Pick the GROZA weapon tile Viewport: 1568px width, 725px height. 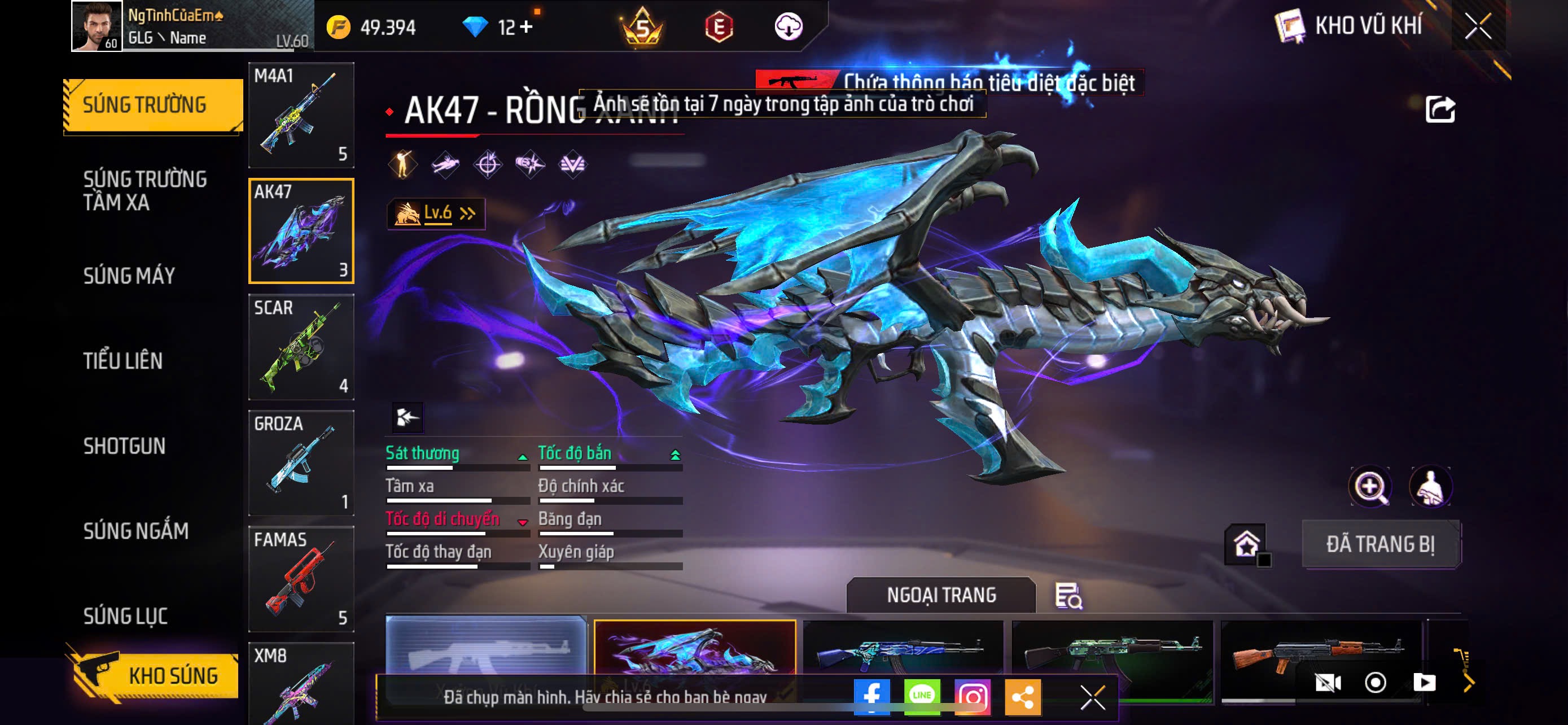click(x=301, y=462)
